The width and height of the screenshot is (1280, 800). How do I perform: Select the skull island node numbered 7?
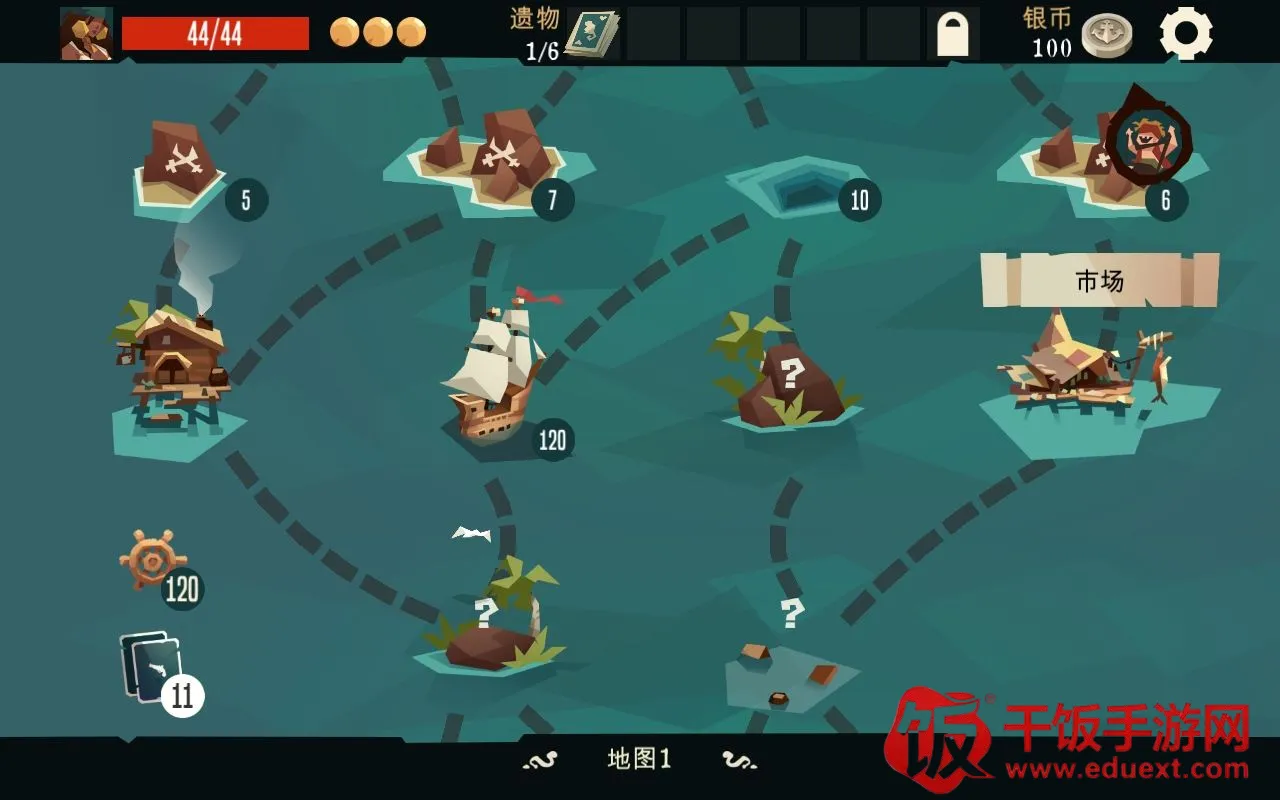pos(495,160)
